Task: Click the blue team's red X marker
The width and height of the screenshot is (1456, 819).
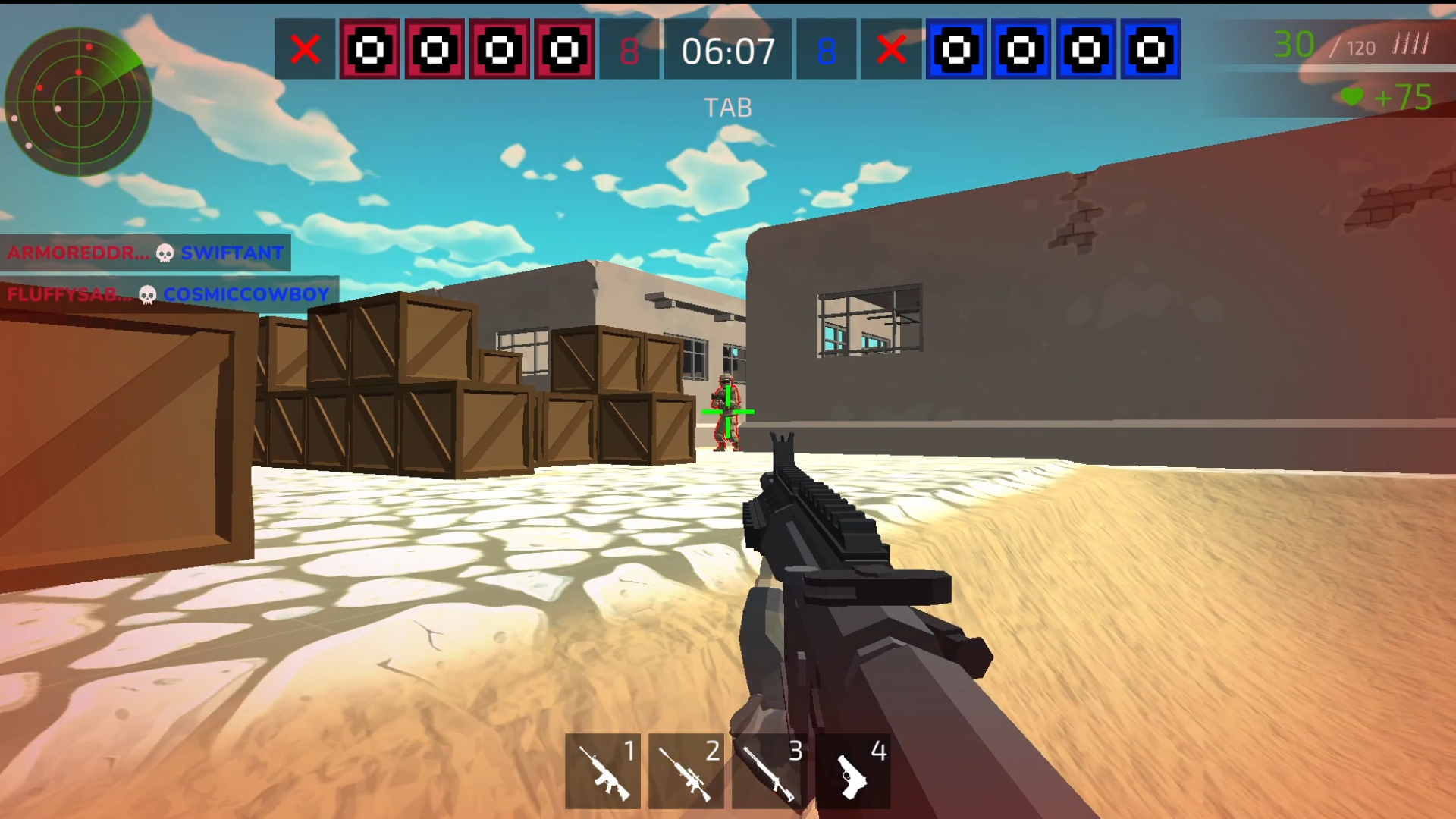Action: pyautogui.click(x=893, y=51)
